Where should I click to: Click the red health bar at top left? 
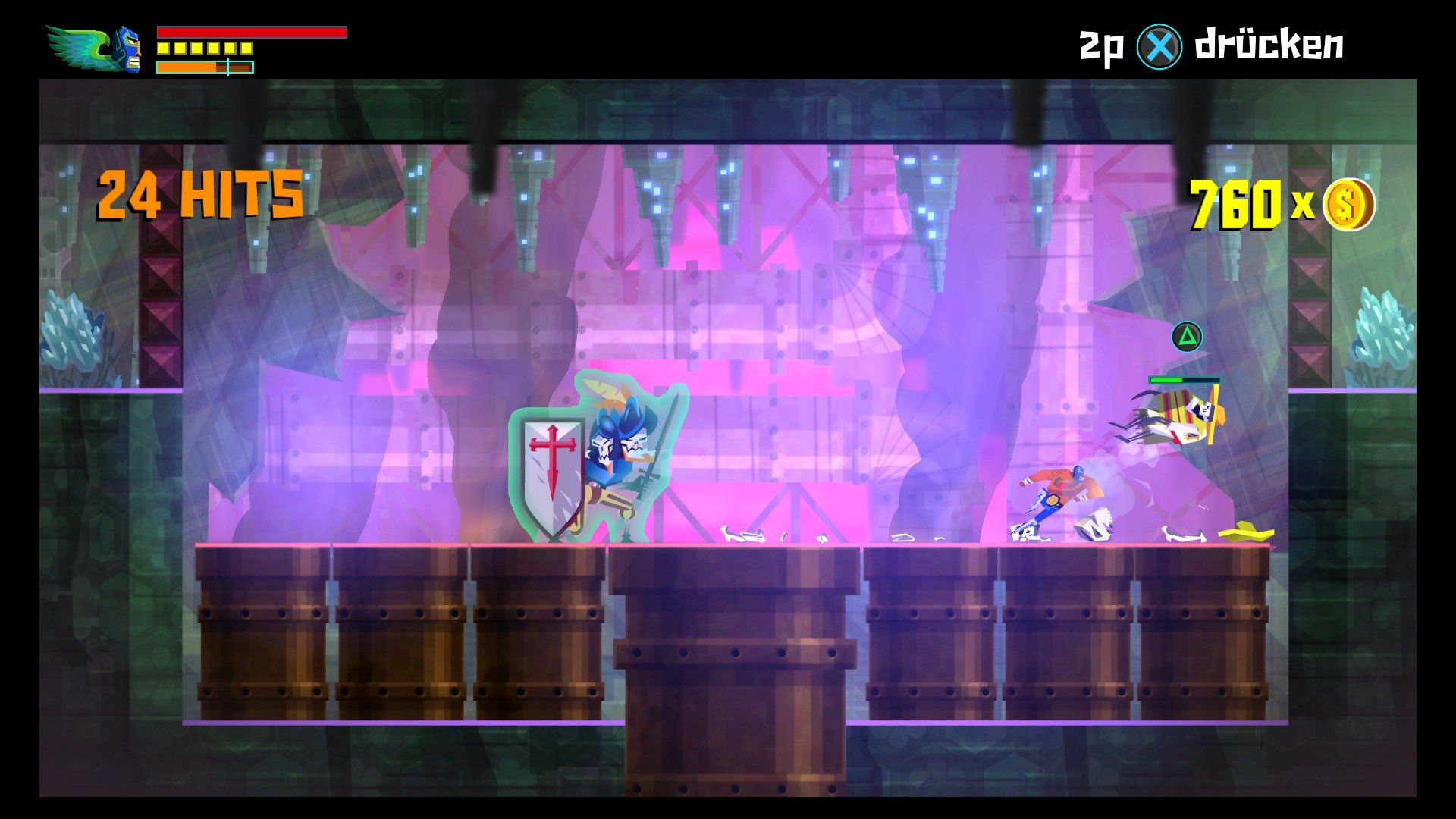click(250, 32)
